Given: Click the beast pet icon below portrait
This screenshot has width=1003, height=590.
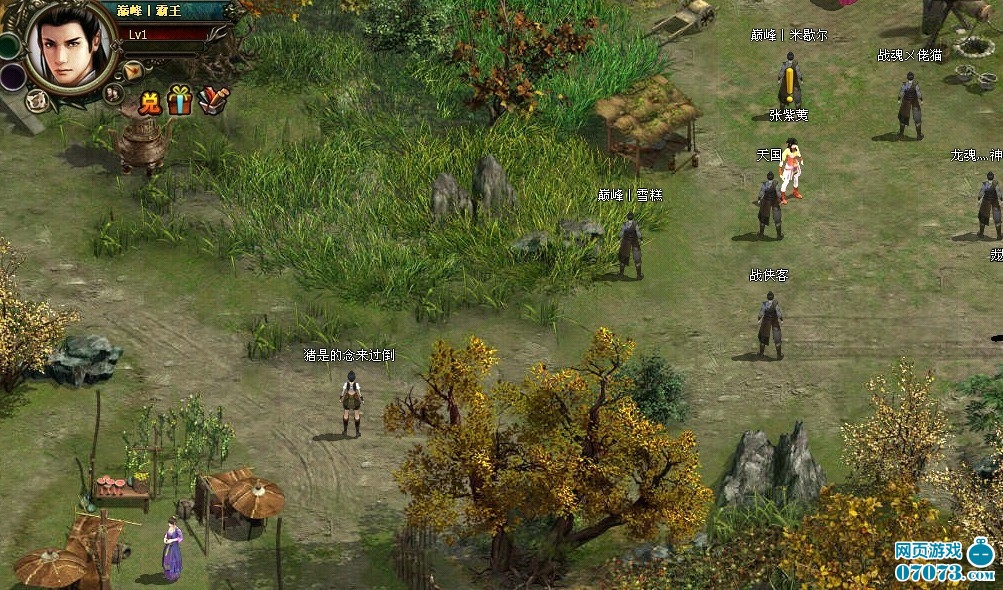Looking at the screenshot, I should [x=37, y=100].
